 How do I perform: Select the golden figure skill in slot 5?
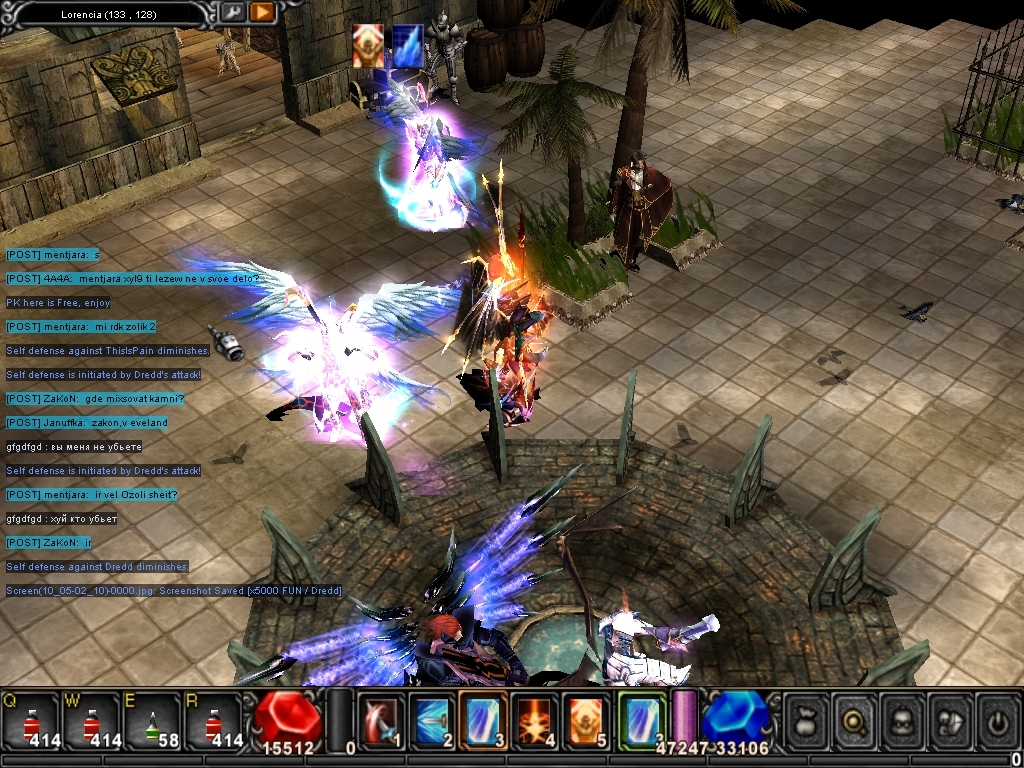[x=585, y=721]
